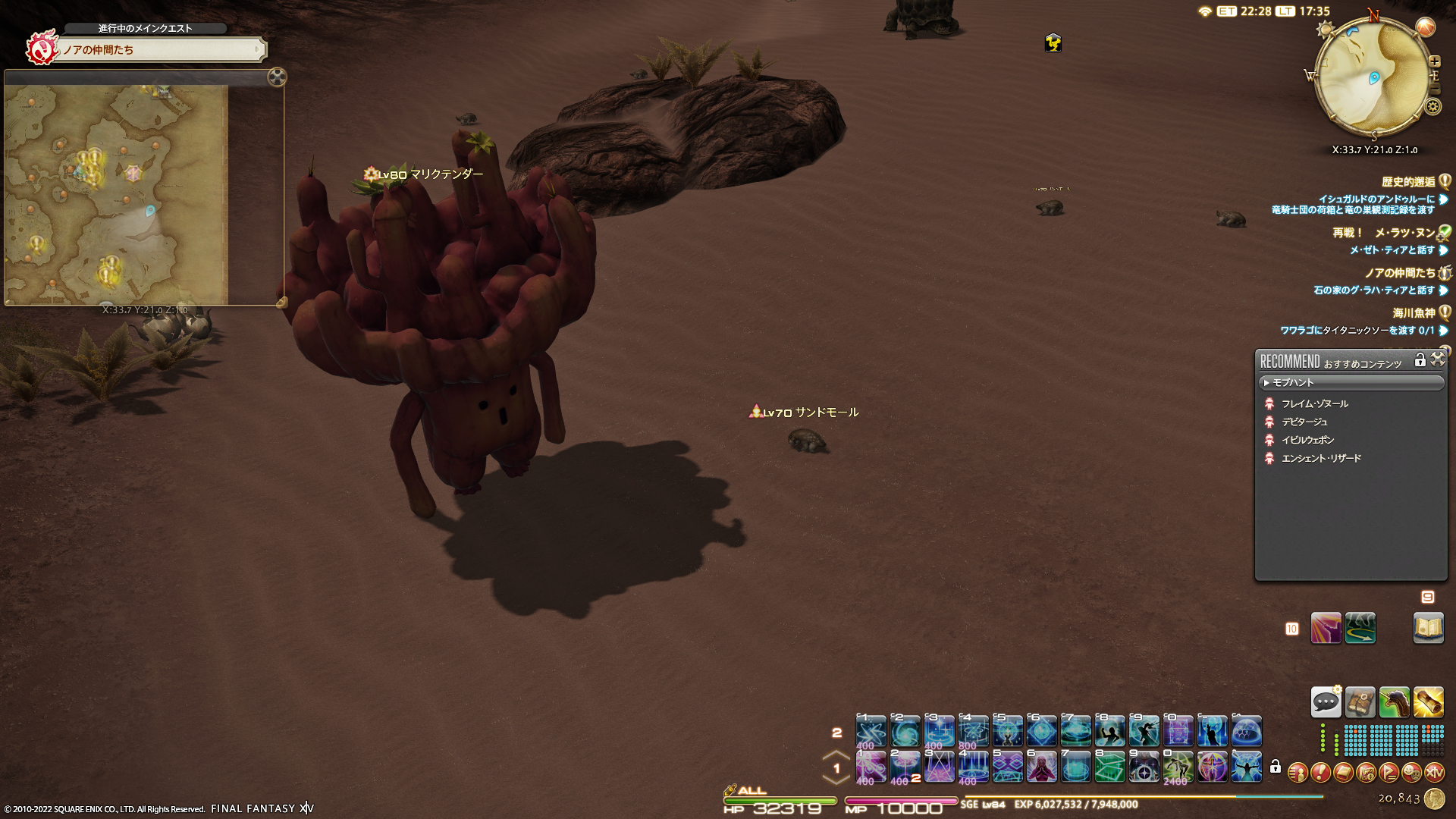Close the floating map window
Viewport: 1456px width, 819px height.
(277, 77)
